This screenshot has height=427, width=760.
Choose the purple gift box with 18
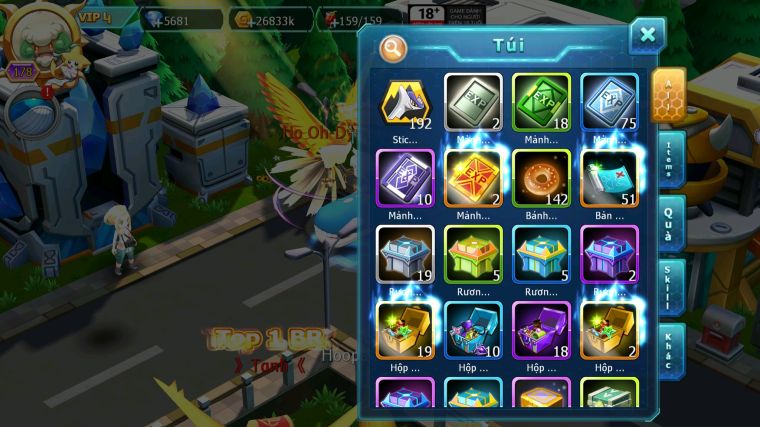click(x=541, y=329)
